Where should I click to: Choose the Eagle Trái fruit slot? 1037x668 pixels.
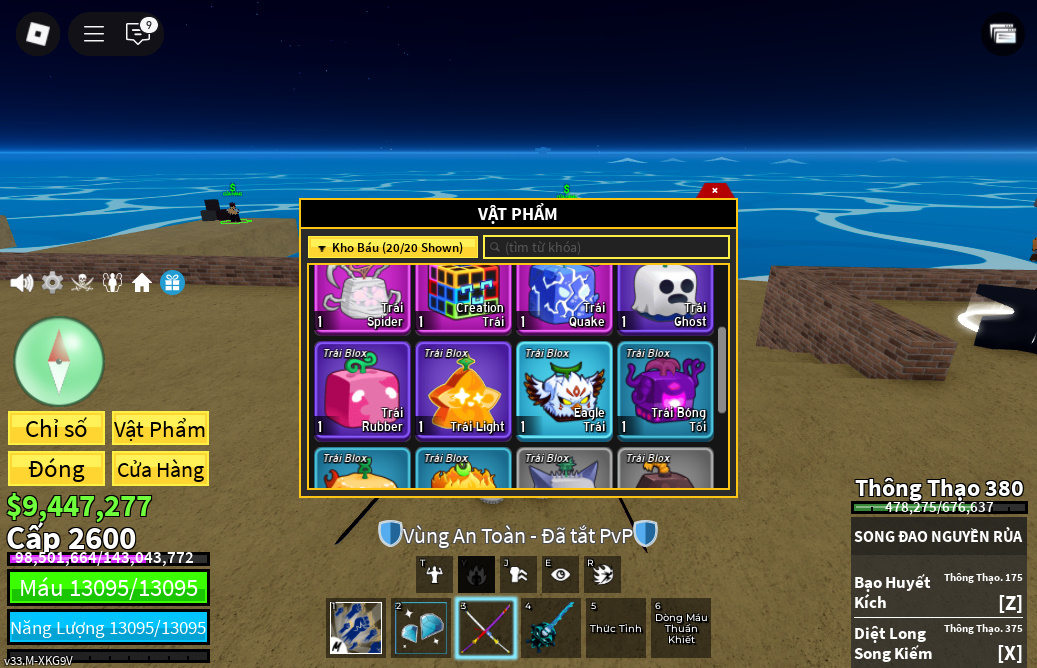tap(564, 391)
